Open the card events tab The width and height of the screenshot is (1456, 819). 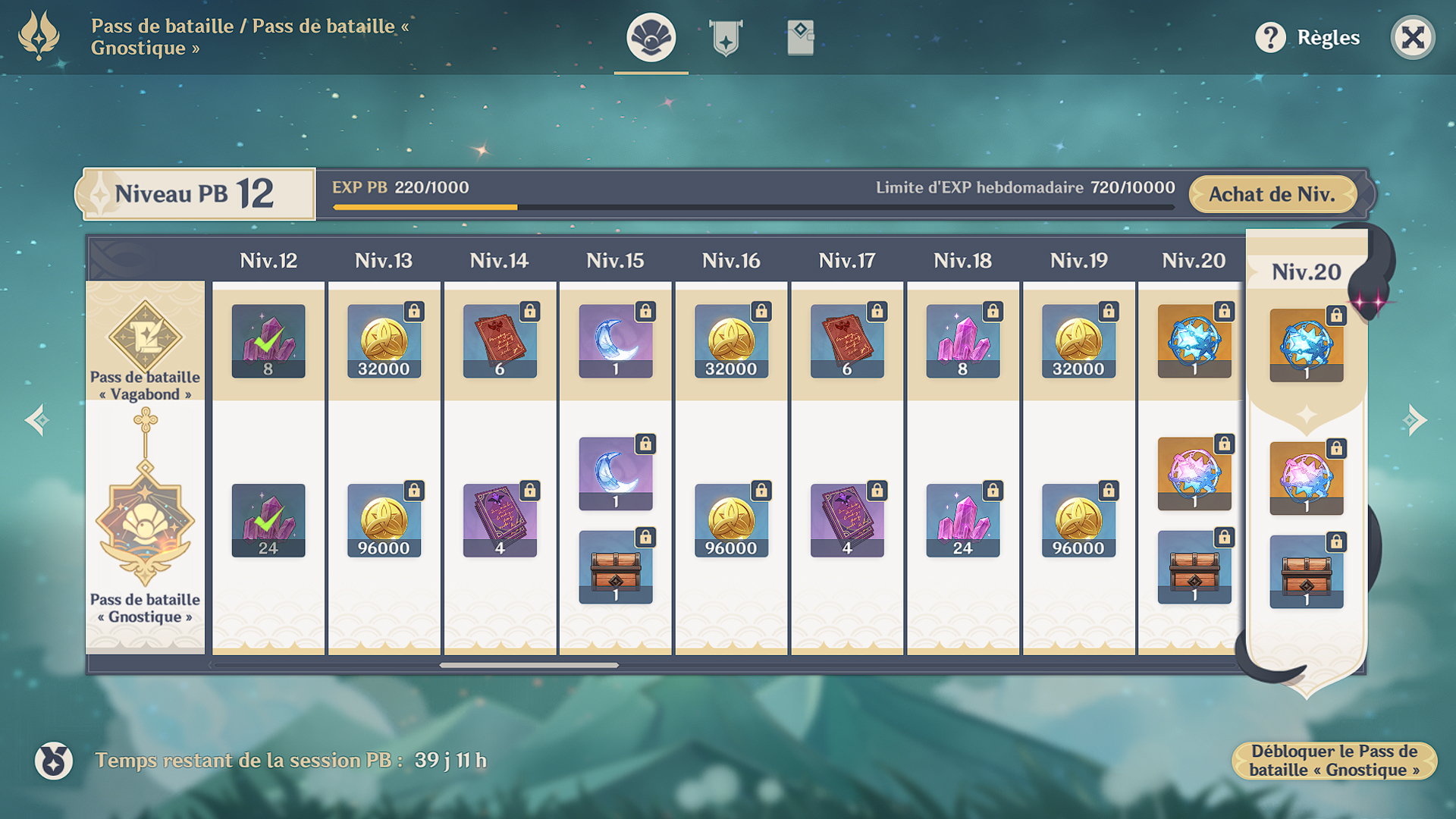pos(800,37)
